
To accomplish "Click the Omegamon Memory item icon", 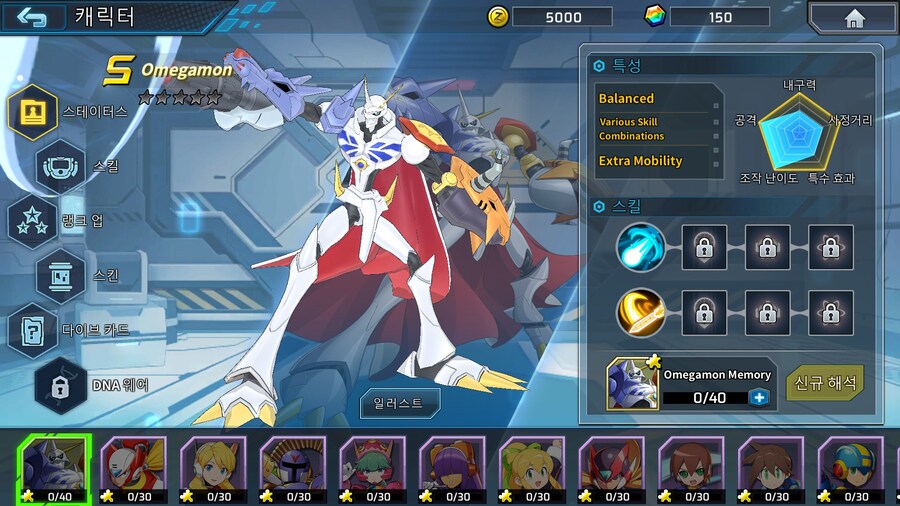I will [x=633, y=384].
